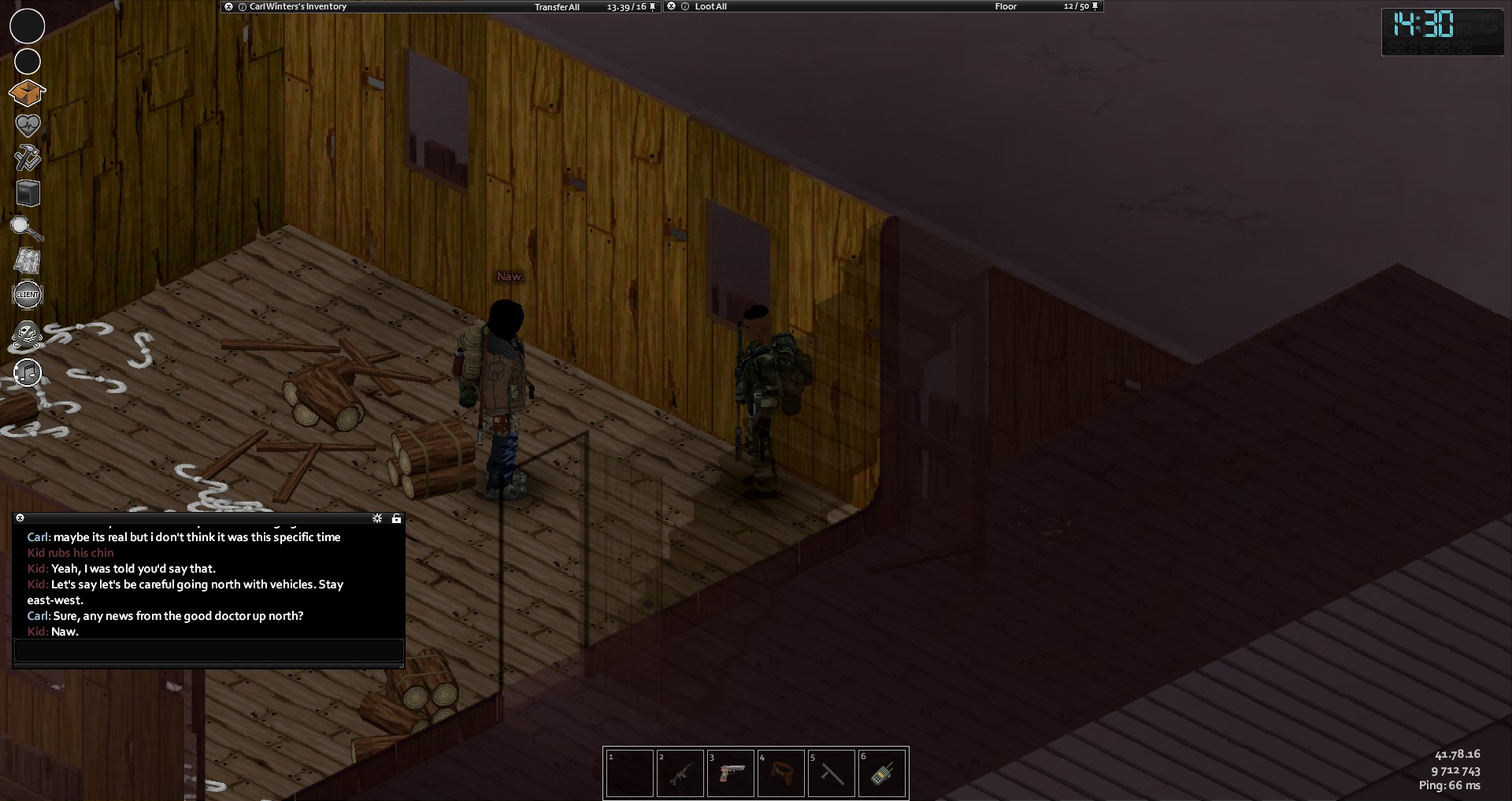Toggle the skull and crossbones PvP icon
The image size is (1512, 801).
(28, 336)
